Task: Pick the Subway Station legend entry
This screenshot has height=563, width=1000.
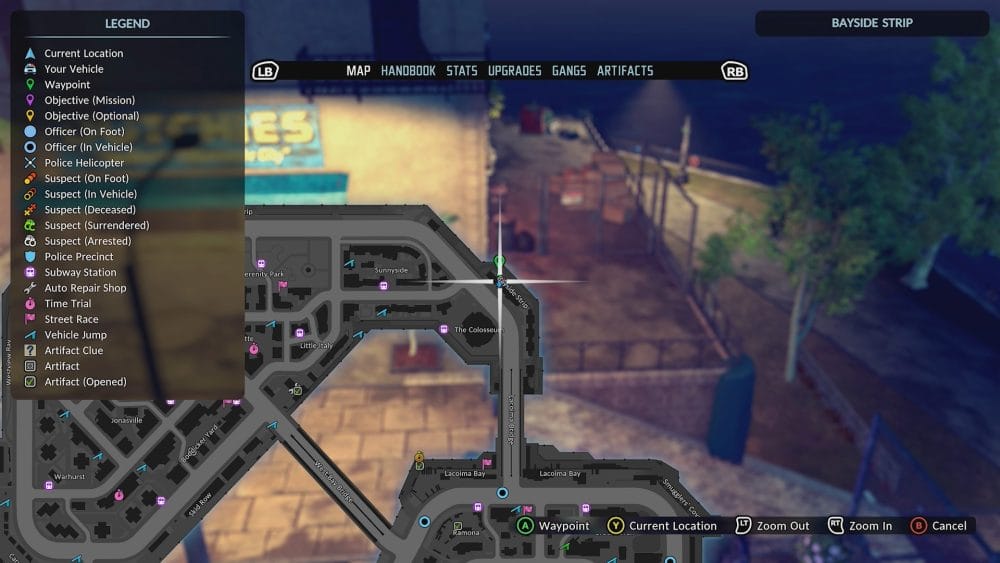Action: 80,272
